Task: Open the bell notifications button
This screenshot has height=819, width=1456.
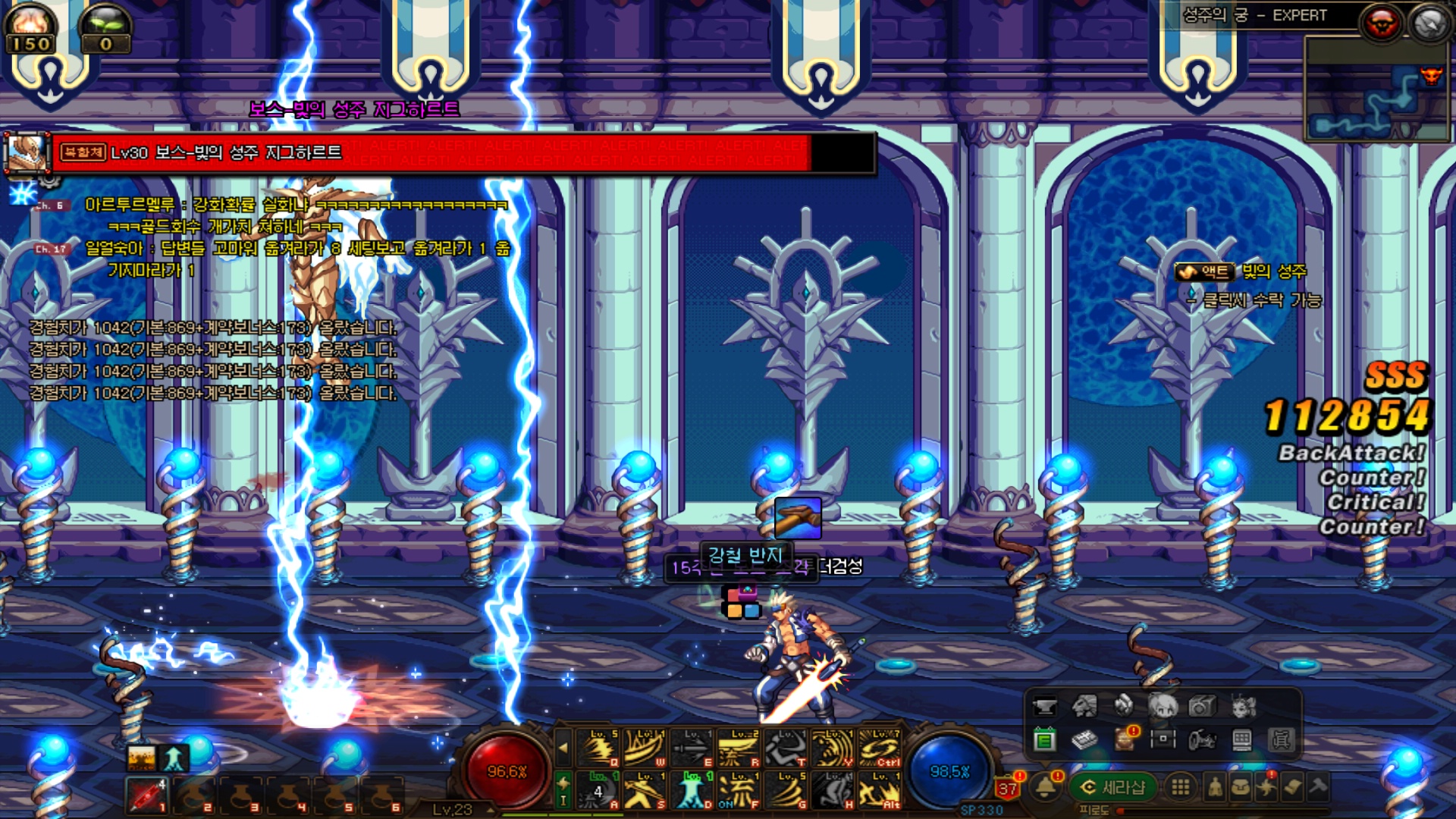Action: (1046, 787)
